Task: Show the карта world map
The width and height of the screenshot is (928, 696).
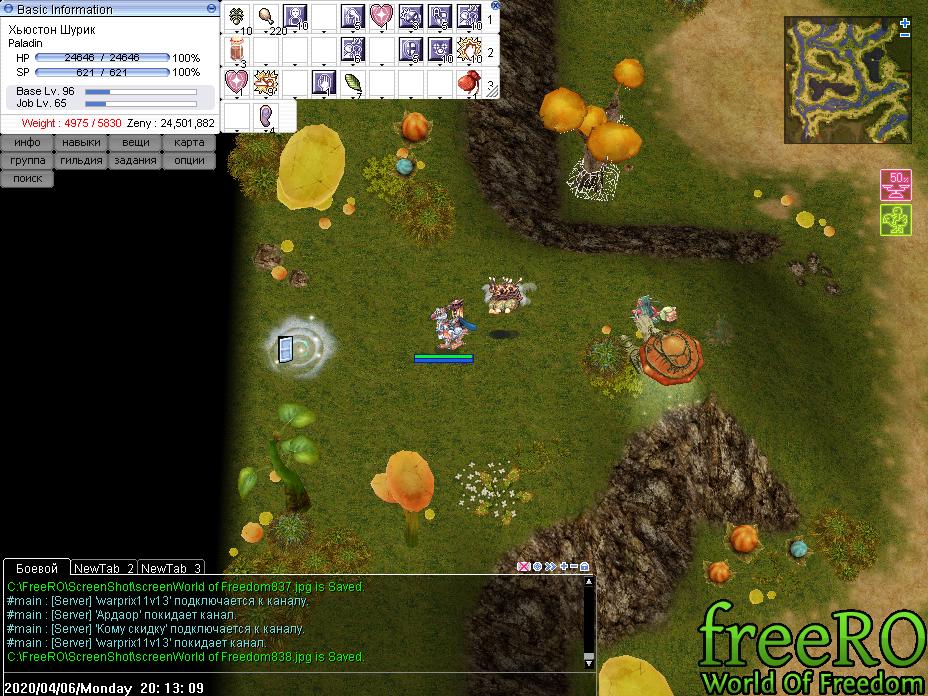Action: (x=189, y=143)
